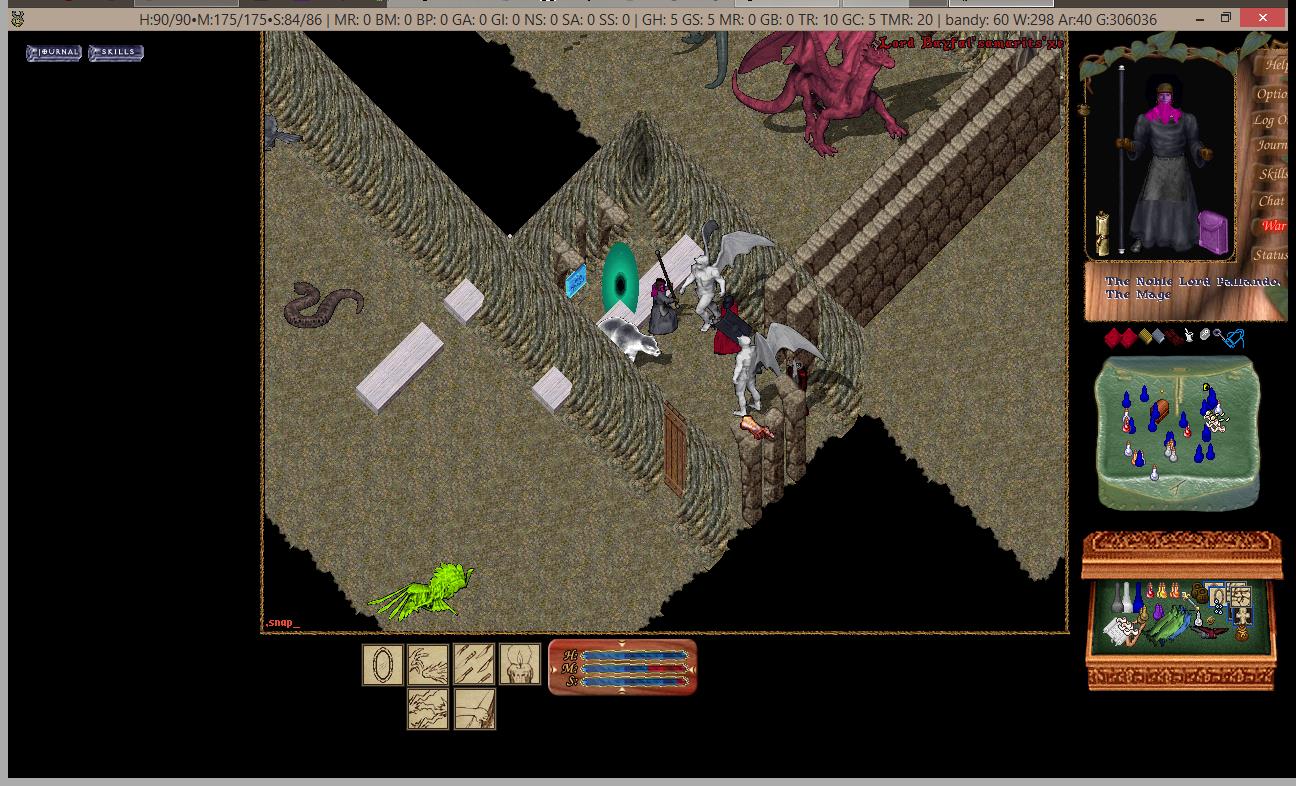
Task: Open the Status button on the paperdoll
Action: click(x=1270, y=255)
